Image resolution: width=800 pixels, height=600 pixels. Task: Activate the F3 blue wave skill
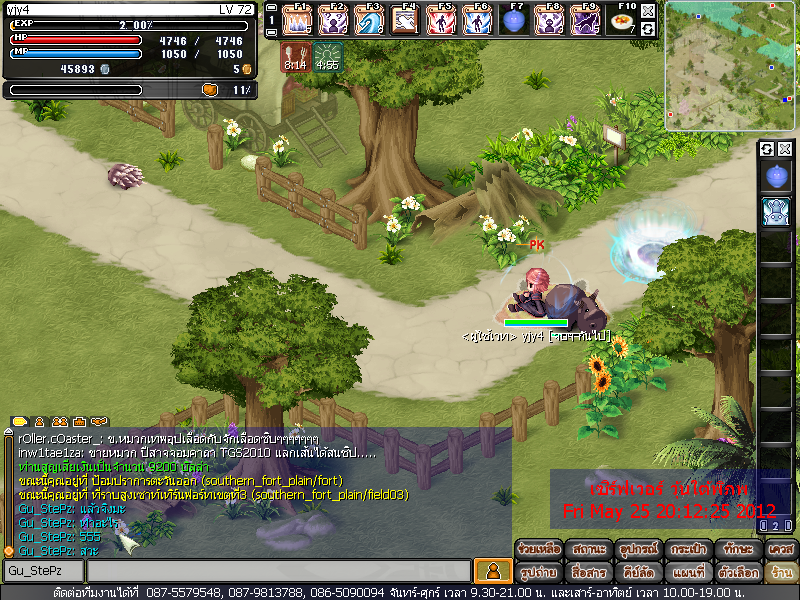tap(370, 20)
